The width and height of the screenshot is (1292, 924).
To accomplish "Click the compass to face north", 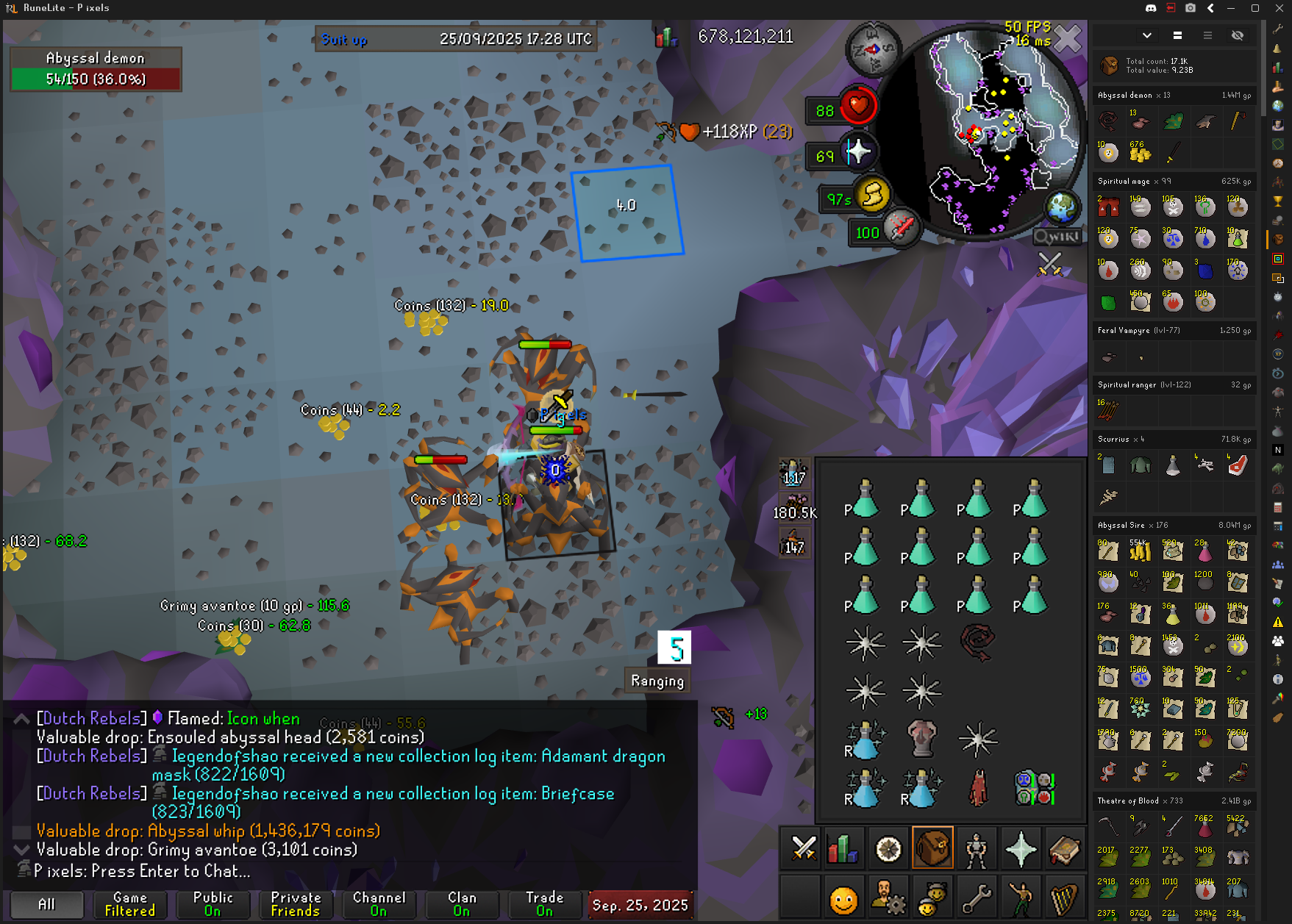I will (873, 49).
